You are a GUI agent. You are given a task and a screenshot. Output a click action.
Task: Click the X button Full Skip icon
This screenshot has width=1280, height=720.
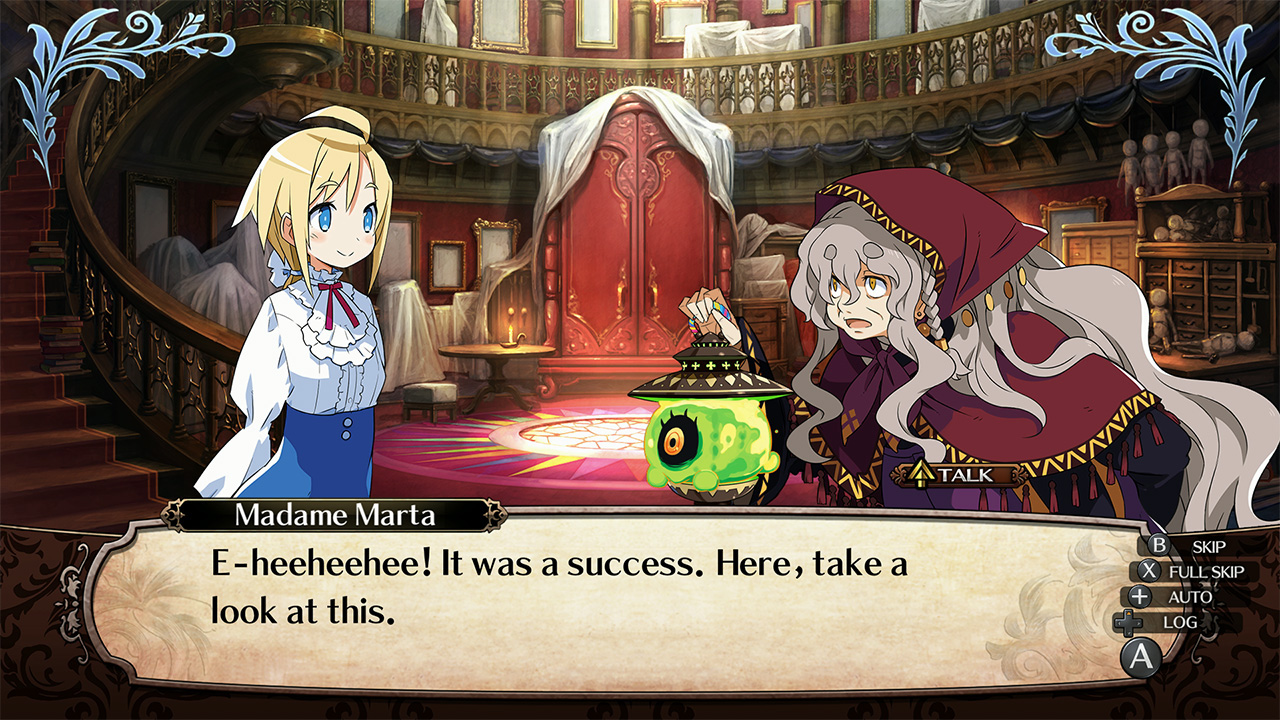(x=1148, y=569)
